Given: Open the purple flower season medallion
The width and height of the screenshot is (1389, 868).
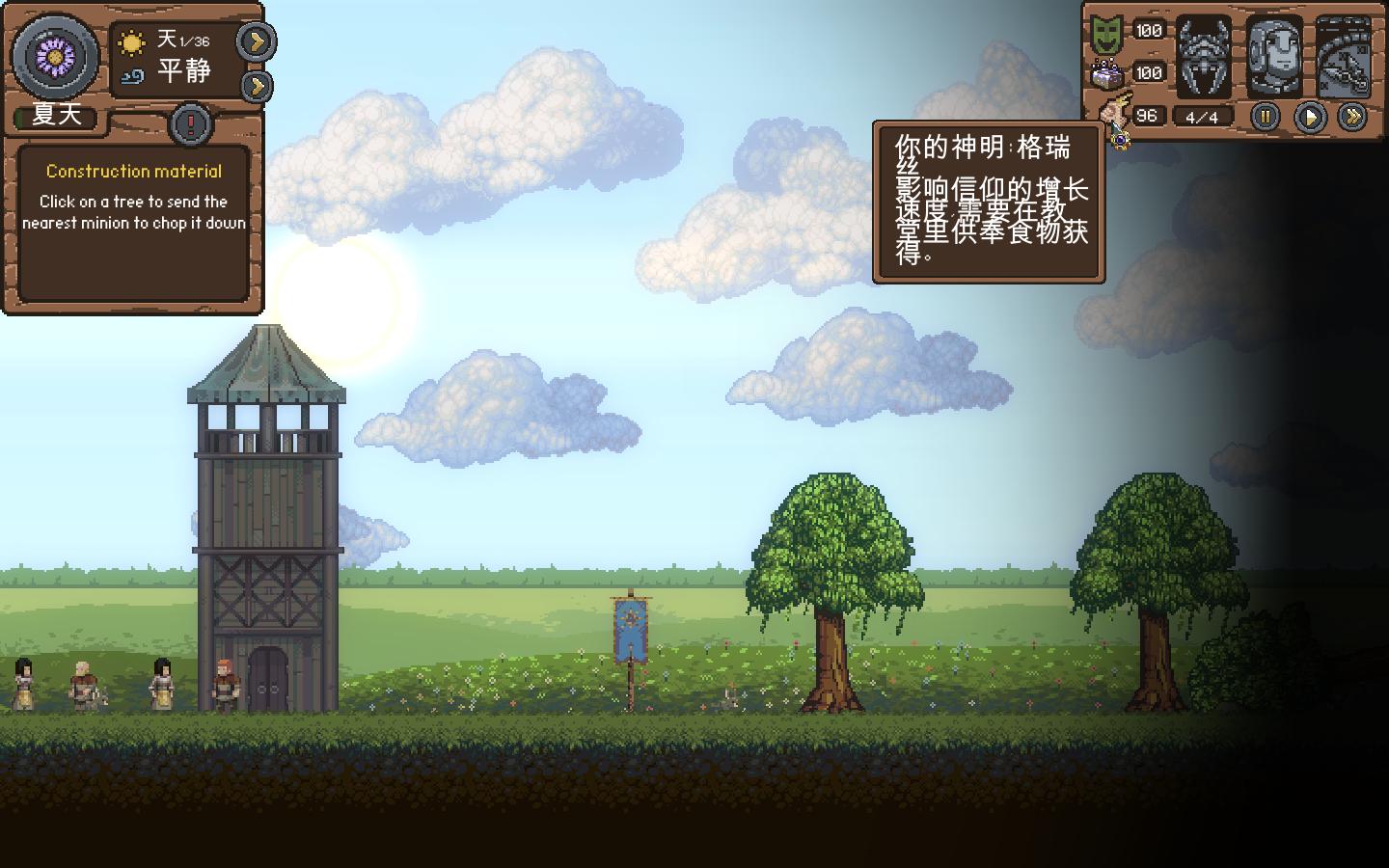Looking at the screenshot, I should pyautogui.click(x=55, y=57).
